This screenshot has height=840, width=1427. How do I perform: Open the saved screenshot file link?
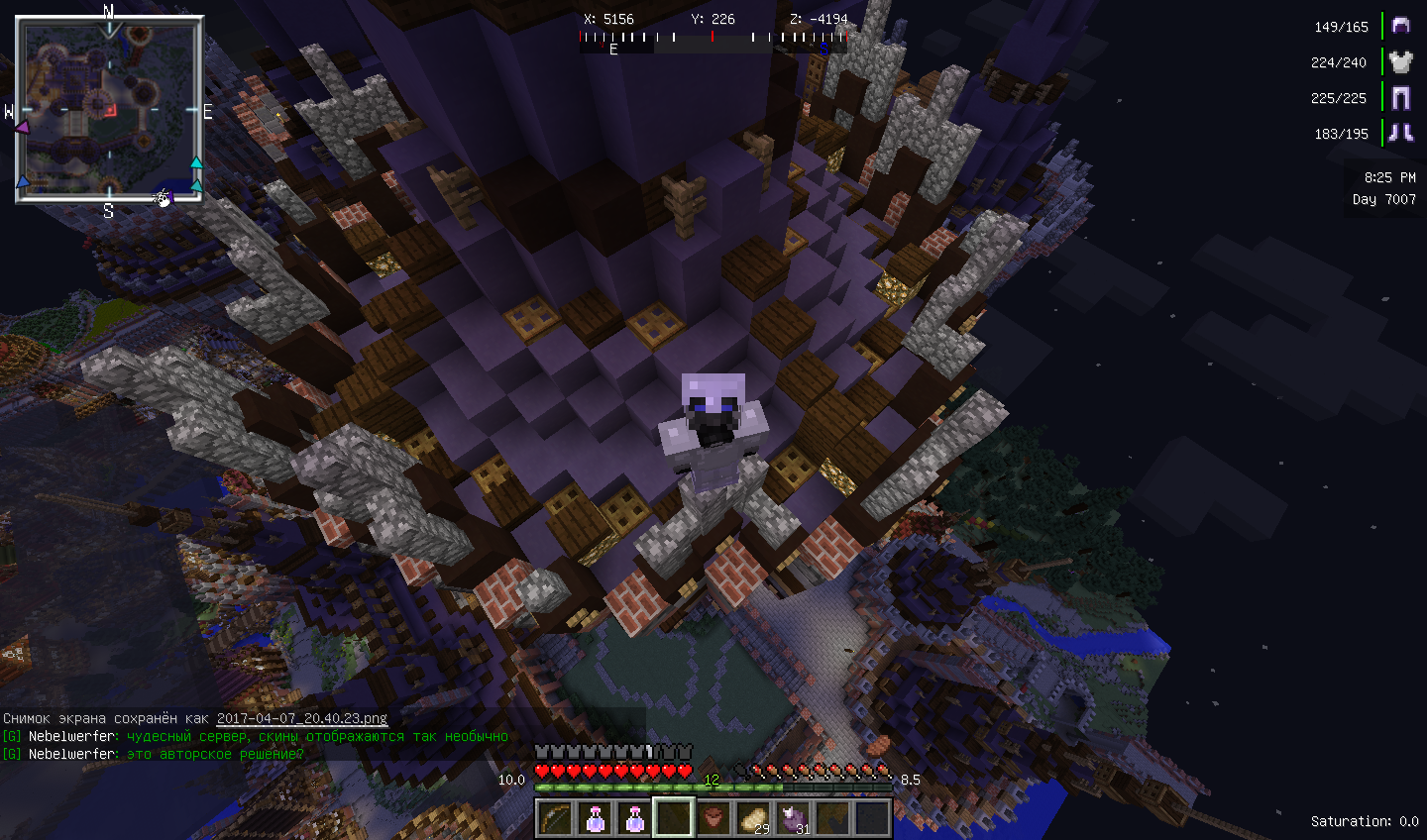[302, 718]
